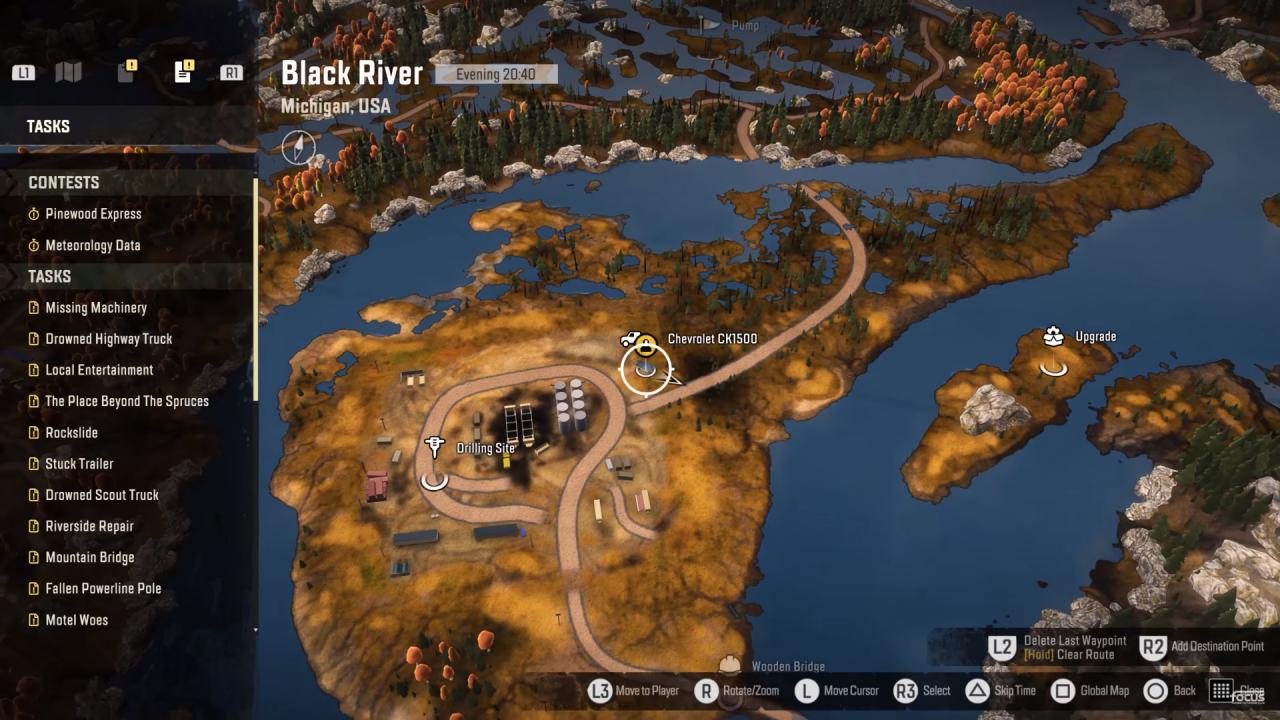Select the Drilling Site map marker
The height and width of the screenshot is (720, 1280).
coord(434,447)
